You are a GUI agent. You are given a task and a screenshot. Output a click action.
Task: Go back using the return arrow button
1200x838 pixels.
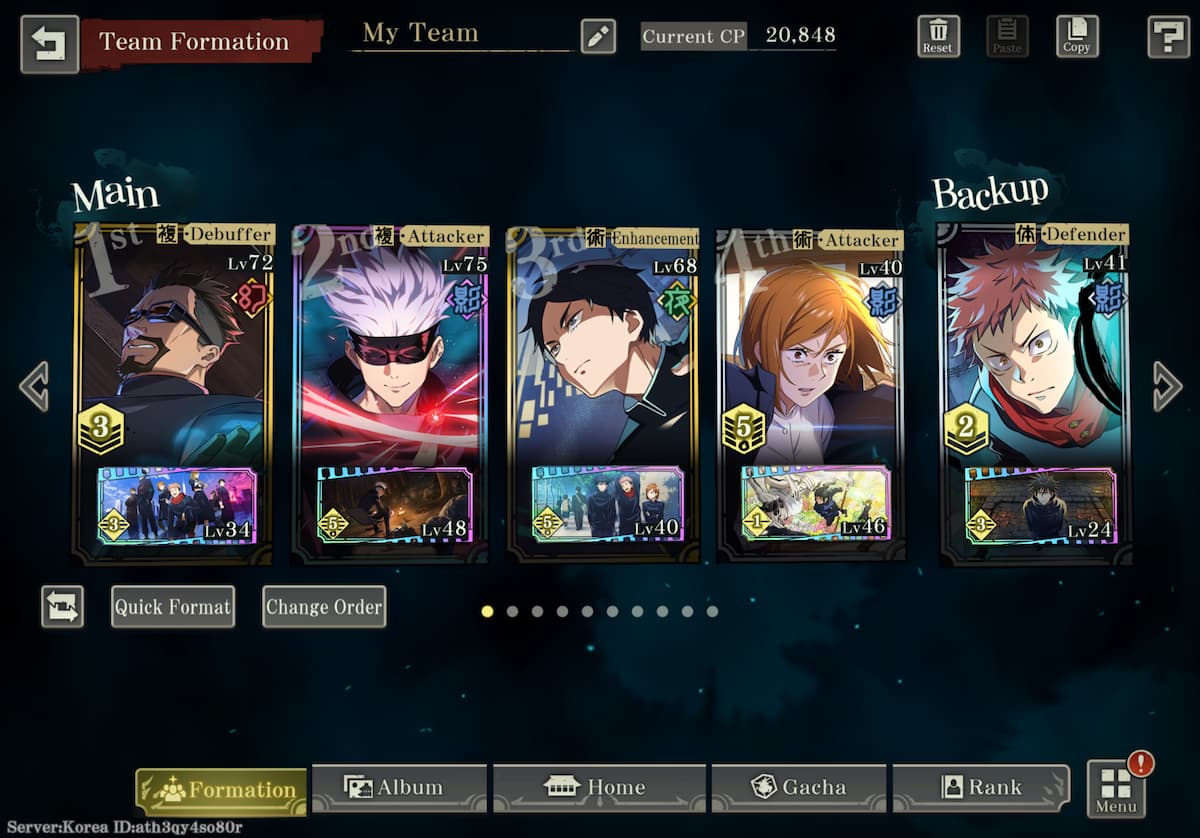49,43
